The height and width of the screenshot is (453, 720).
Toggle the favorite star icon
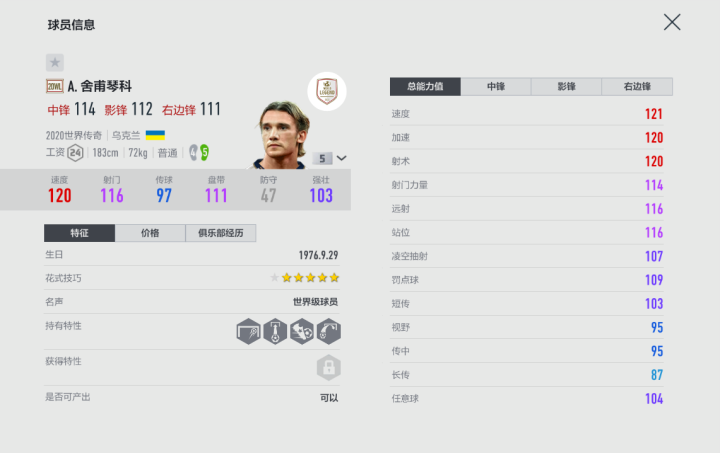(55, 62)
